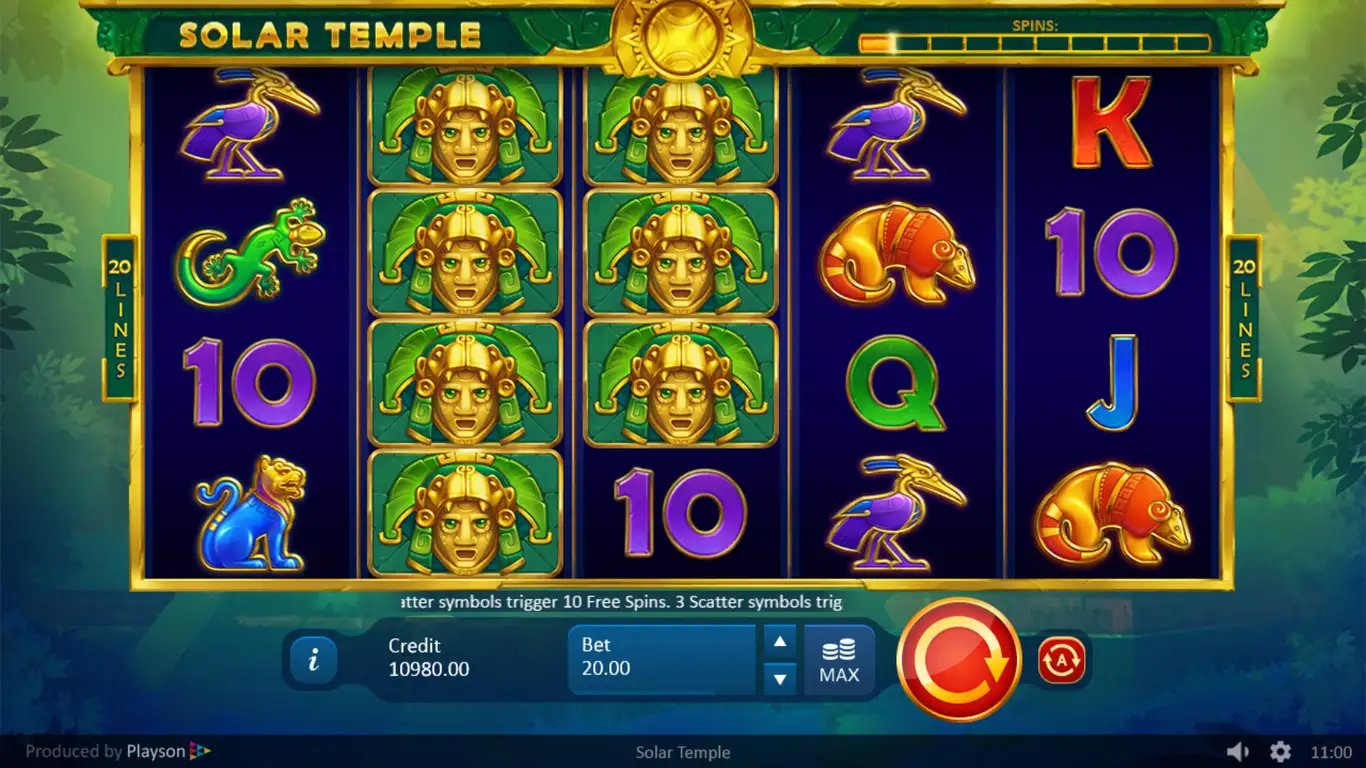Click the Bet amount field
The width and height of the screenshot is (1366, 768).
[661, 658]
